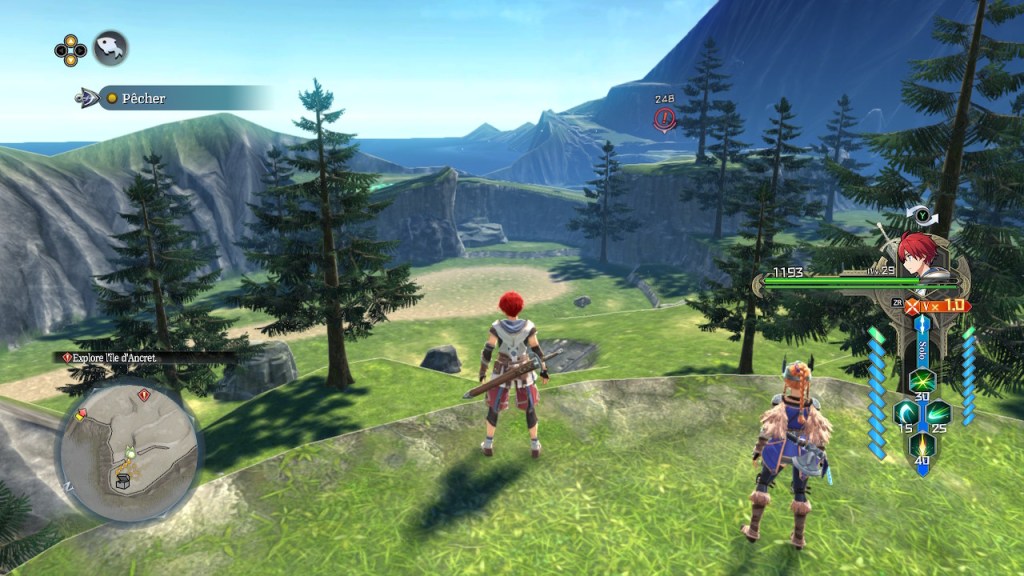Click the treasure chest icon on minimap
Viewport: 1024px width, 576px height.
point(125,482)
